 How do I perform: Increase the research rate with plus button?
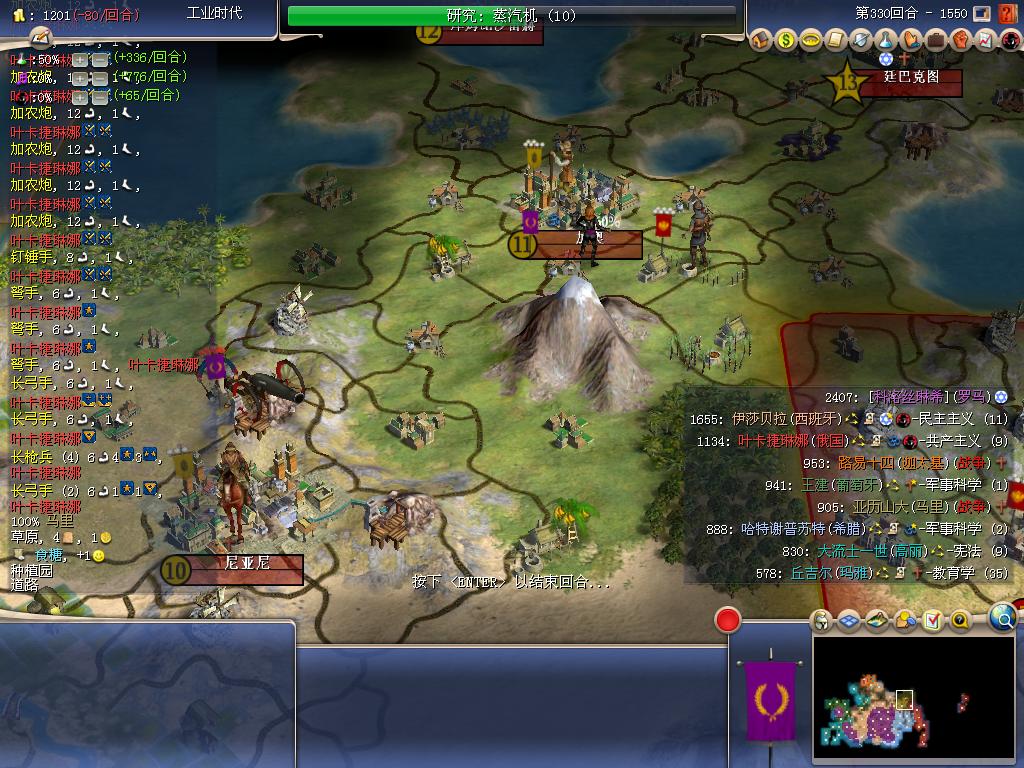pos(80,59)
